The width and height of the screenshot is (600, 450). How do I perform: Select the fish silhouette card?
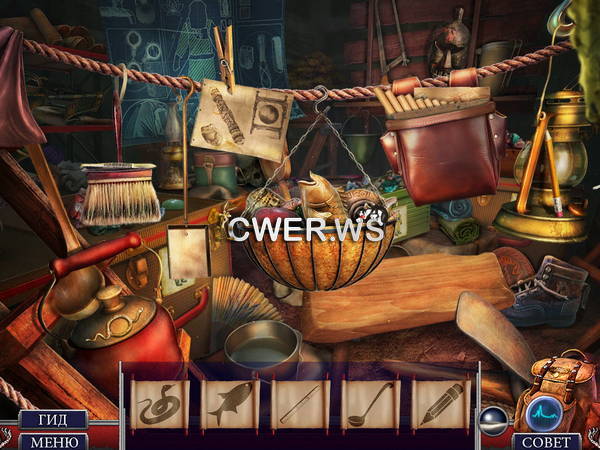click(x=231, y=404)
